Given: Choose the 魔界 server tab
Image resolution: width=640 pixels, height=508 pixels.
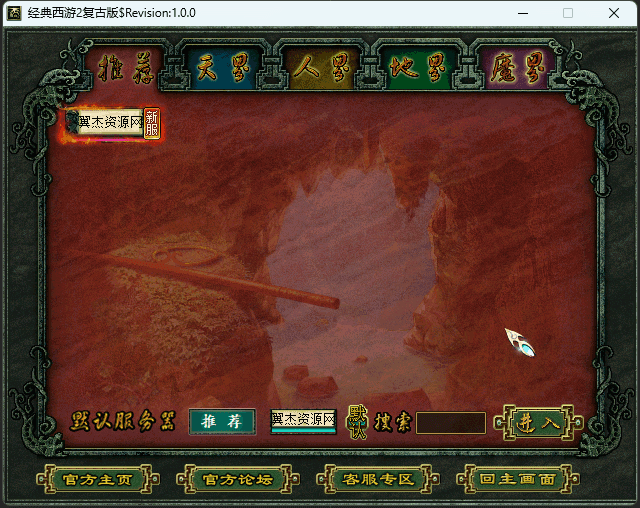Looking at the screenshot, I should 515,68.
